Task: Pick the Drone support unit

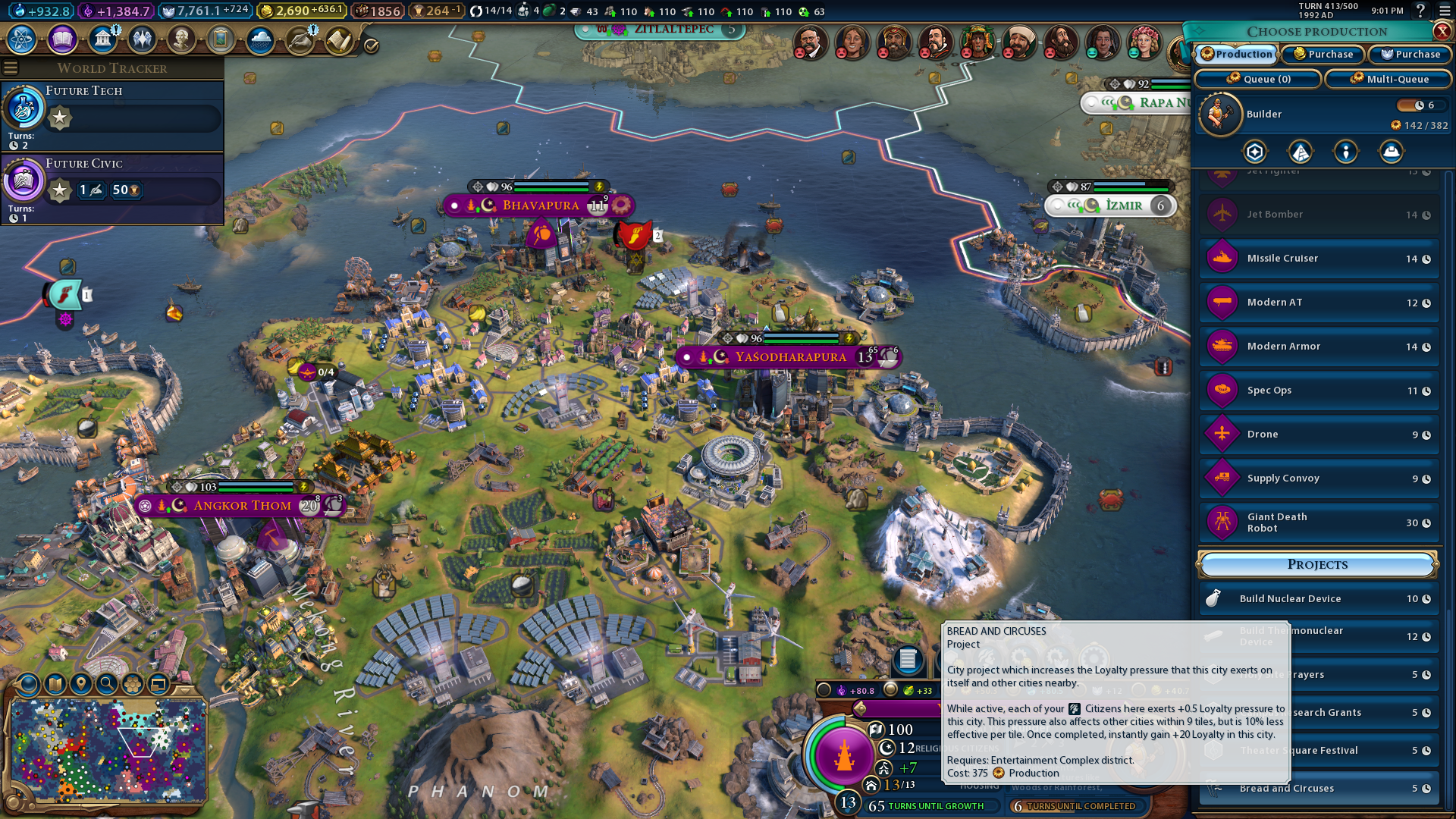Action: [1319, 435]
